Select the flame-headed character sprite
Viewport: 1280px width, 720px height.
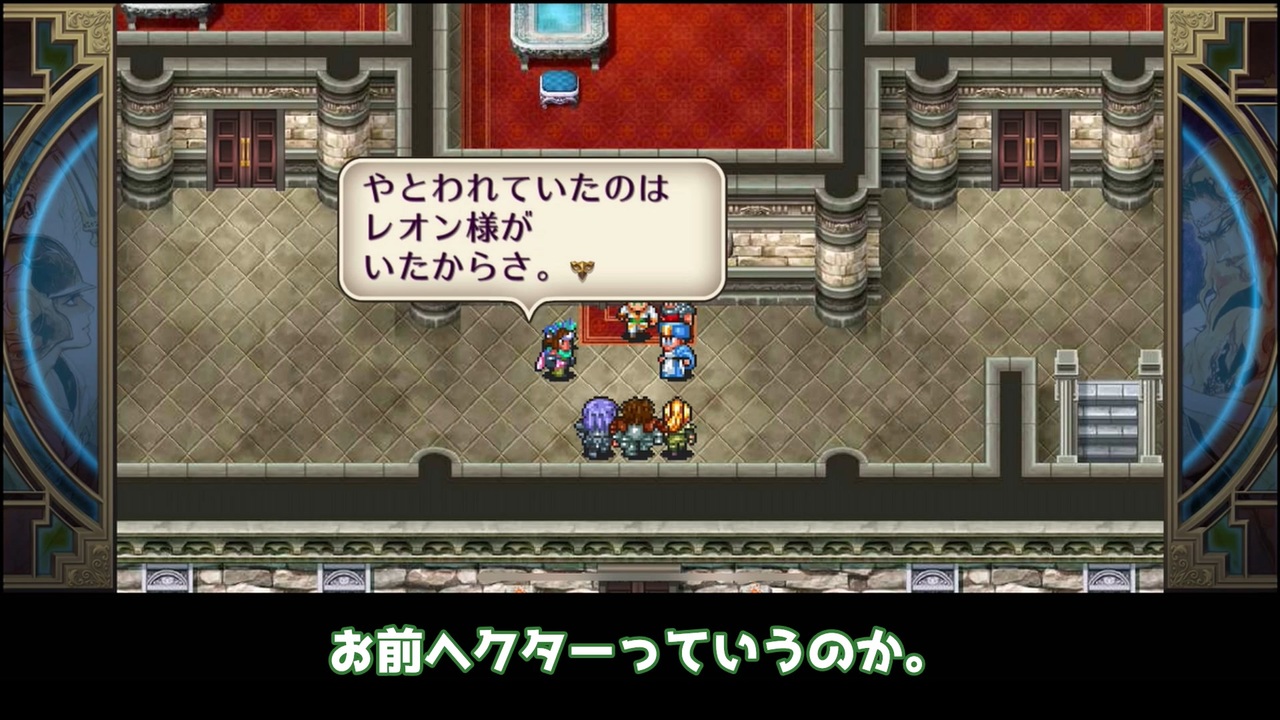[676, 420]
